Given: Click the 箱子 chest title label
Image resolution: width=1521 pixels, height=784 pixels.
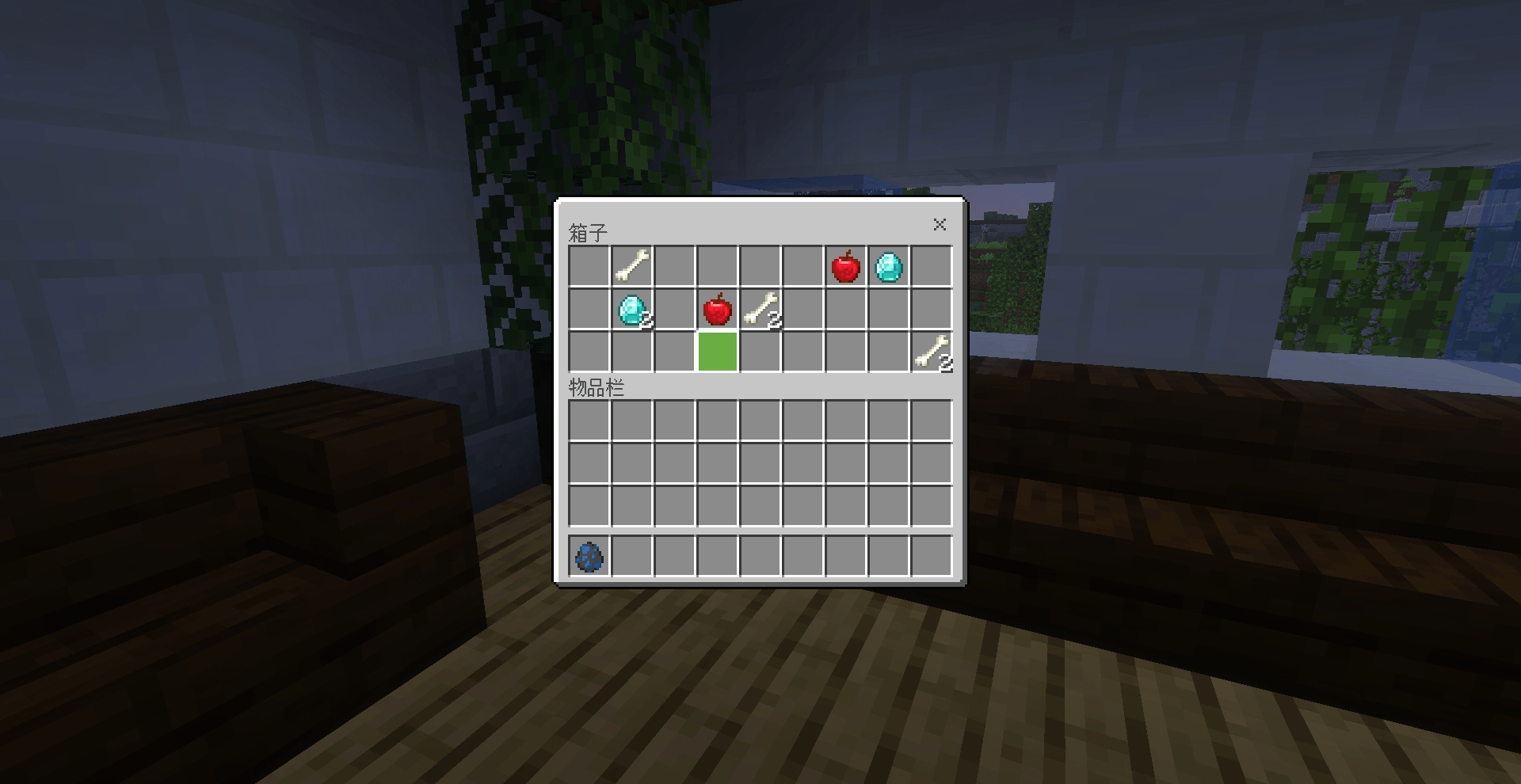Looking at the screenshot, I should 586,230.
